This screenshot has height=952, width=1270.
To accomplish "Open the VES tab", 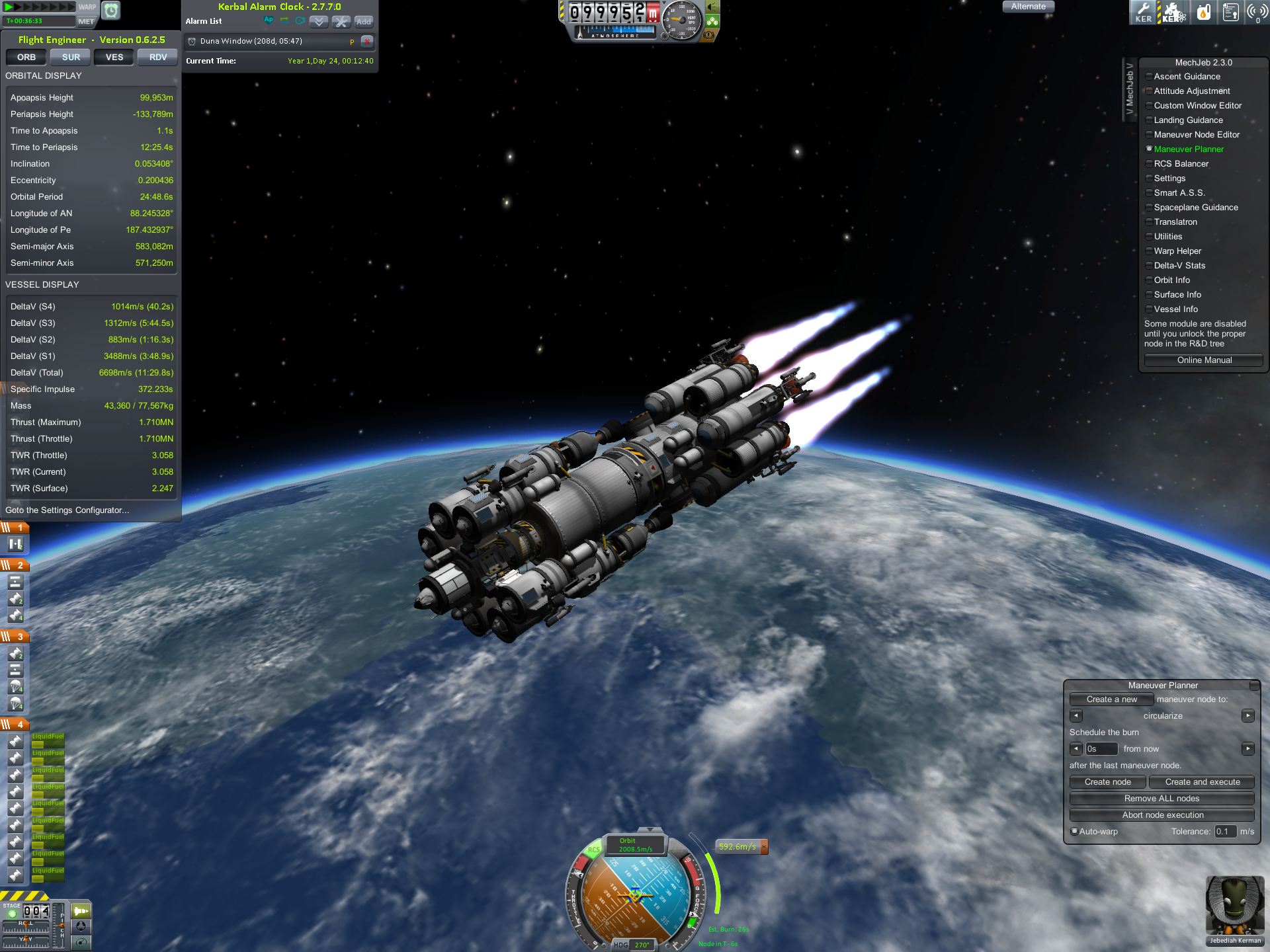I will click(x=114, y=58).
